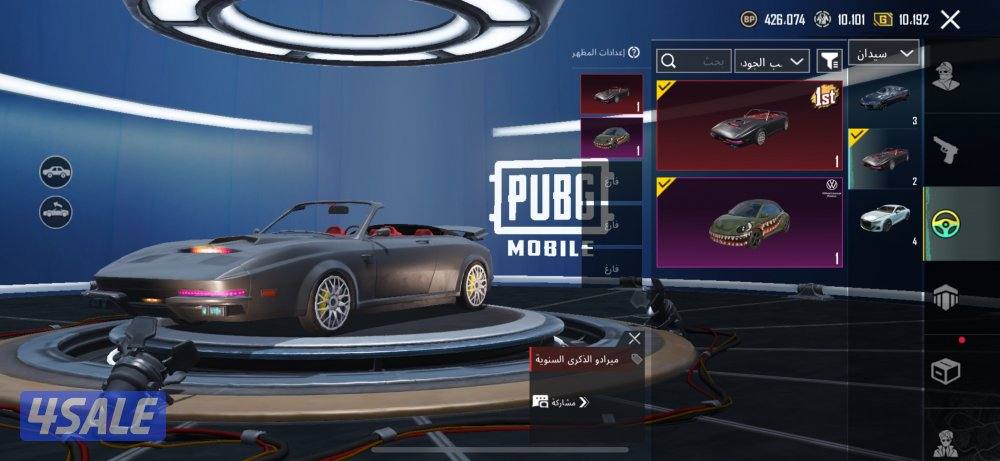This screenshot has height=461, width=1000.
Task: Open the filter funnel button
Action: [829, 62]
